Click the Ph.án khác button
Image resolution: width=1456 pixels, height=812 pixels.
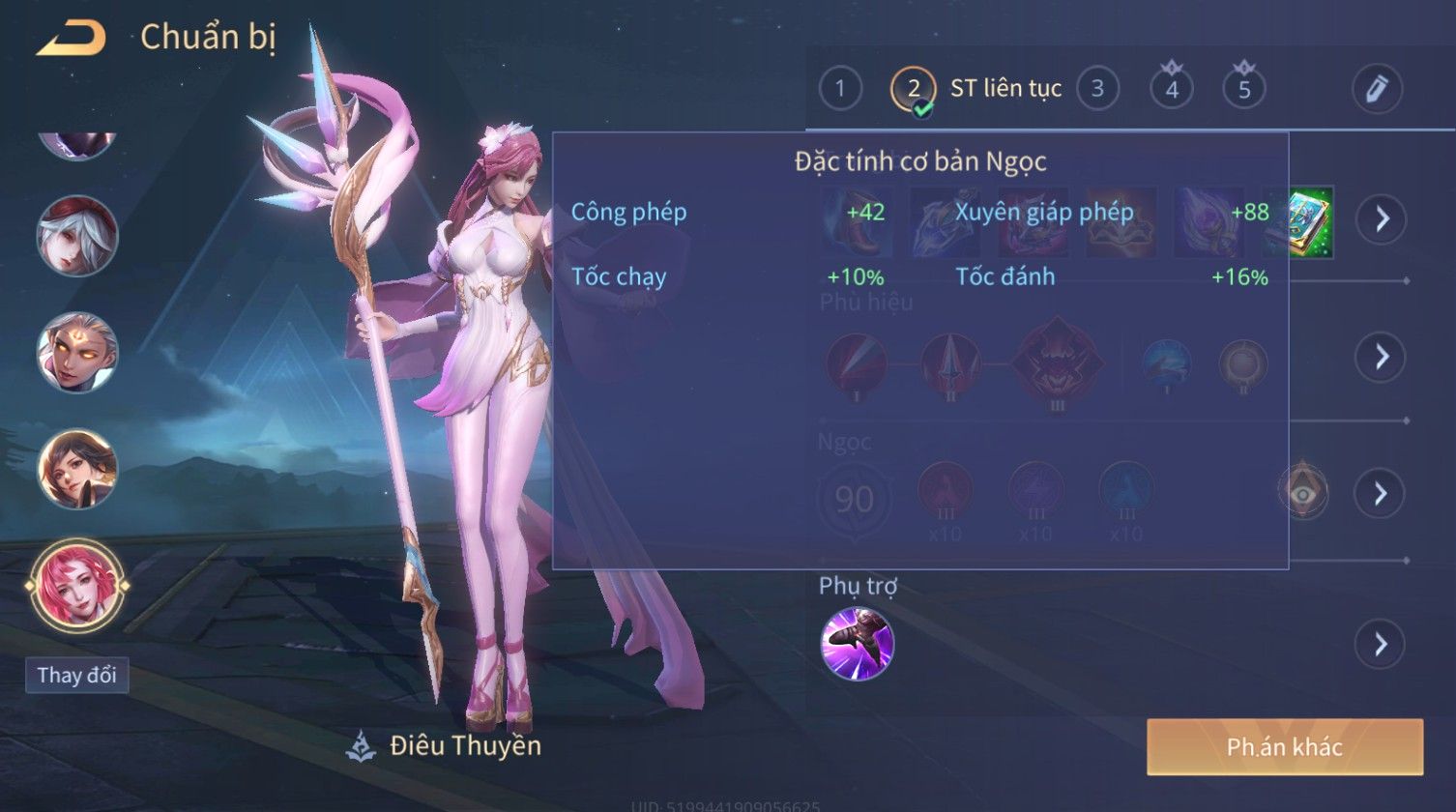click(x=1285, y=746)
